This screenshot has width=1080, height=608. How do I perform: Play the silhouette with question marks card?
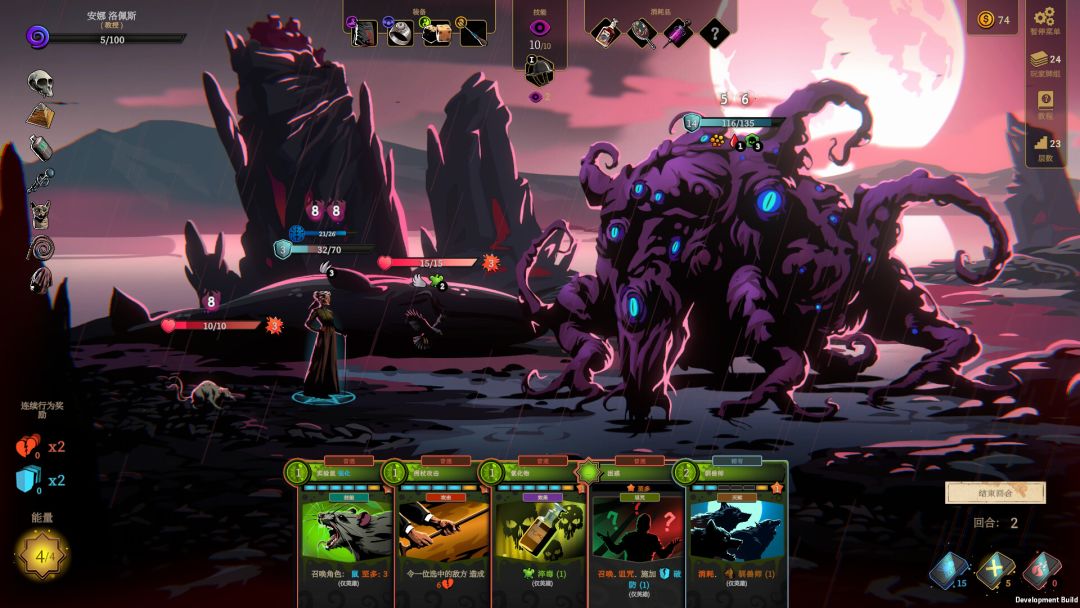click(x=637, y=532)
